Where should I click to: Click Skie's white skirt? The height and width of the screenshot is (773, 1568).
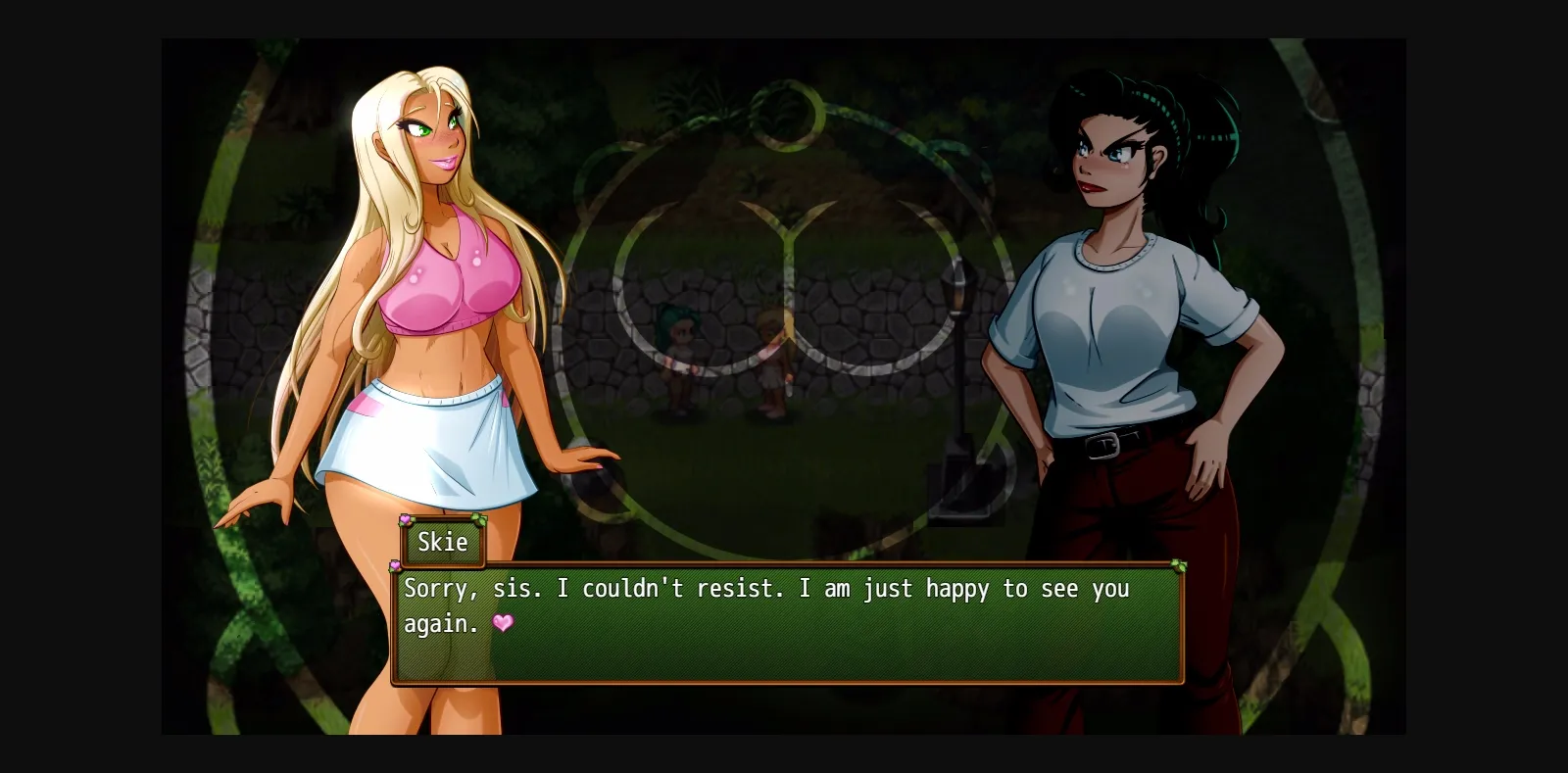coord(441,441)
